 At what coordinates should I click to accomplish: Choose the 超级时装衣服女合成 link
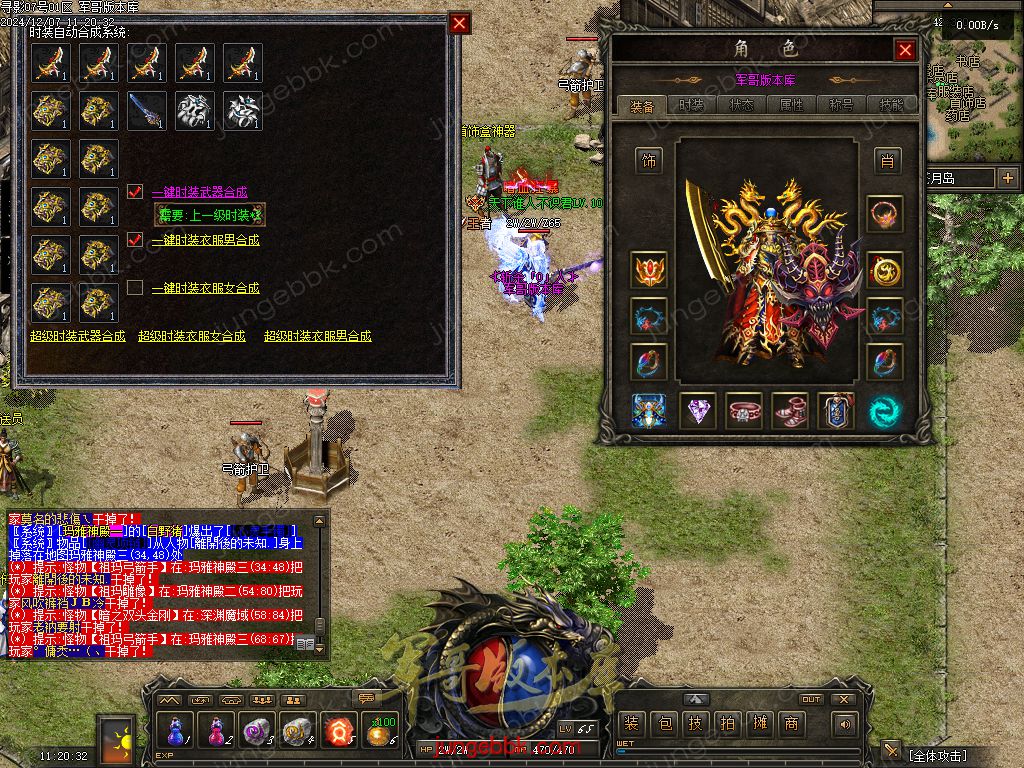pyautogui.click(x=192, y=336)
